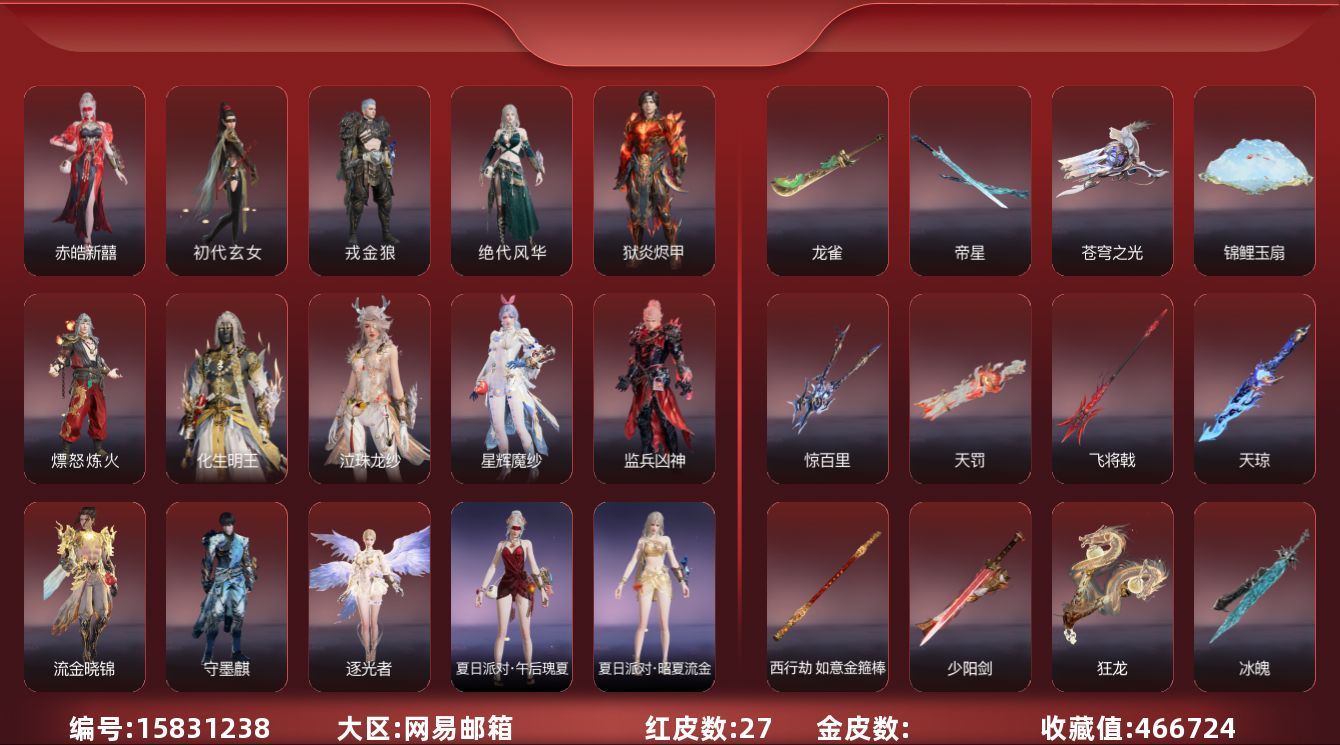This screenshot has height=745, width=1340.
Task: Choose the 逐光者 winged skin card
Action: 369,596
